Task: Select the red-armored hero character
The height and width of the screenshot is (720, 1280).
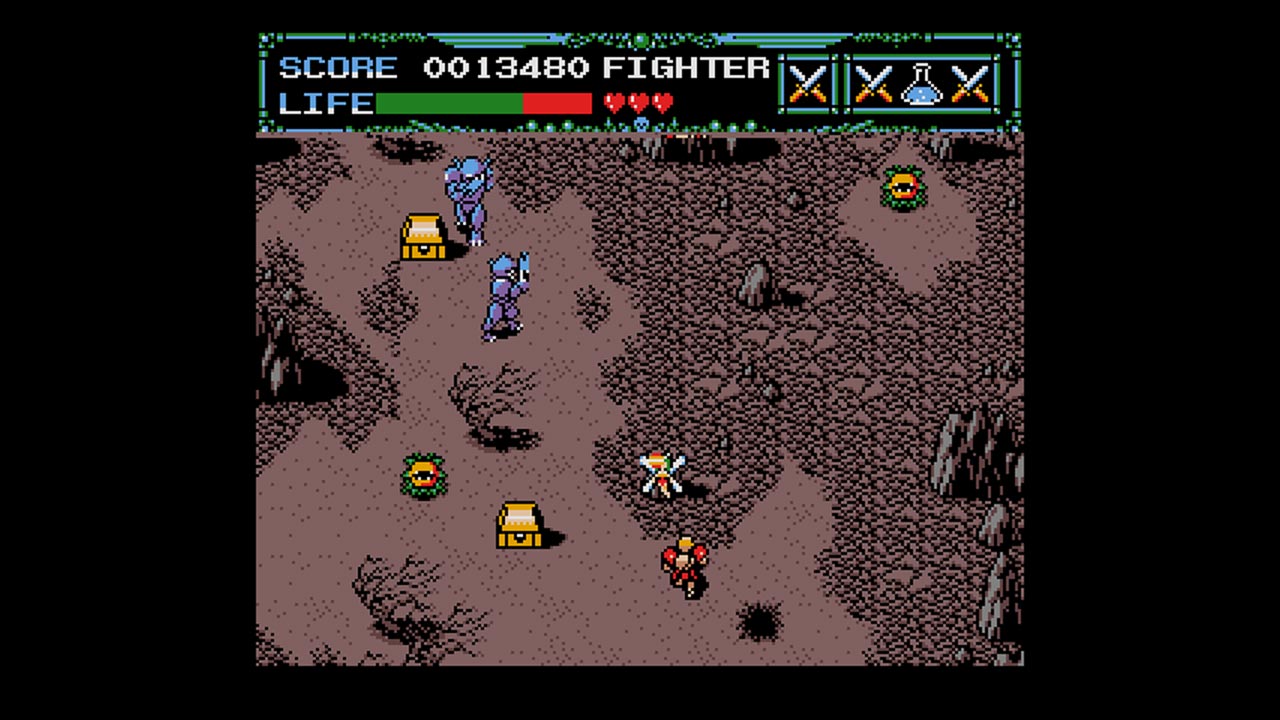Action: point(685,565)
